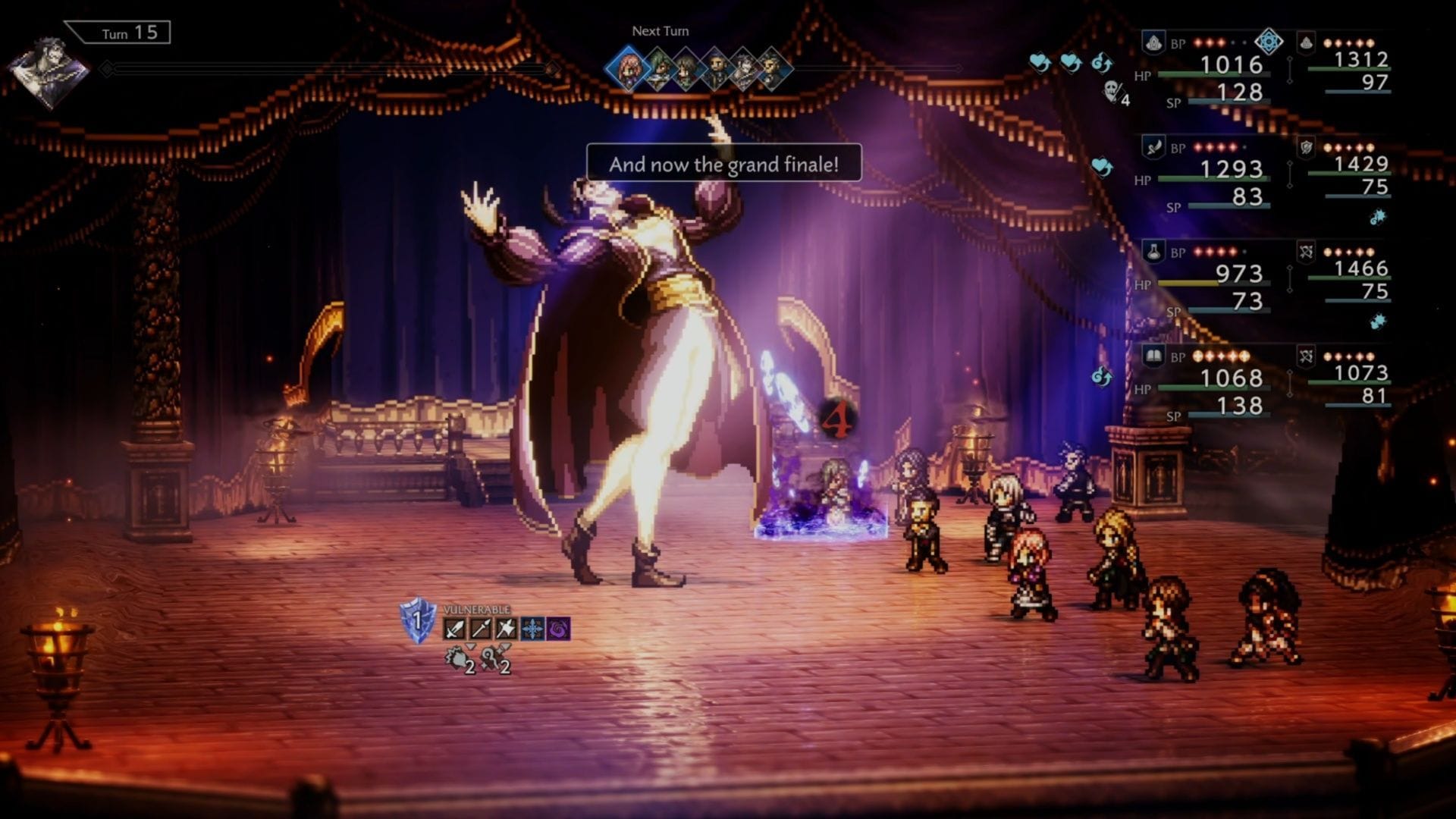Select the apothecary flask job icon
The width and height of the screenshot is (1456, 819).
pyautogui.click(x=1153, y=252)
